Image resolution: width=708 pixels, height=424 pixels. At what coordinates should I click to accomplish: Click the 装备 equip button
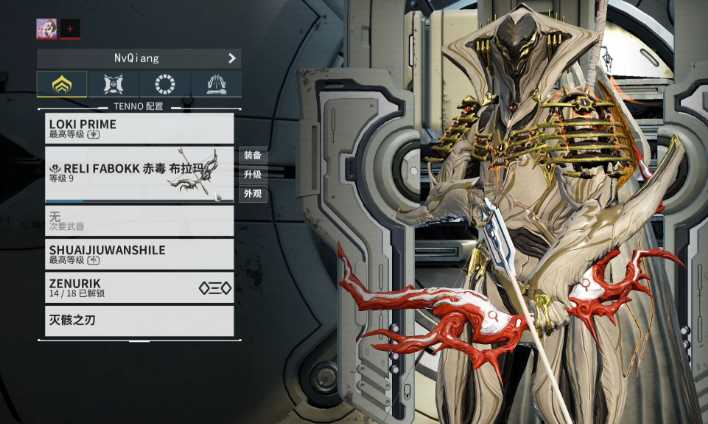coord(253,156)
